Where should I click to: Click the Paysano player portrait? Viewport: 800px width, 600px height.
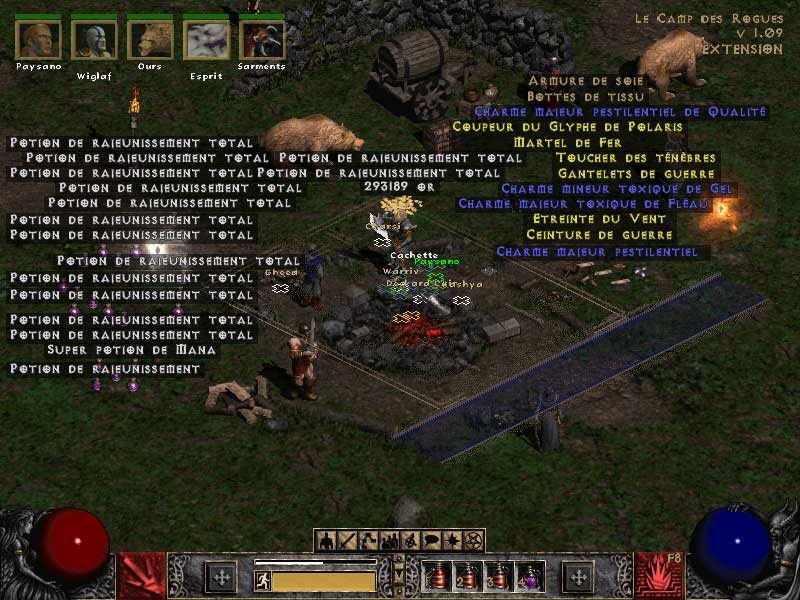tap(39, 40)
